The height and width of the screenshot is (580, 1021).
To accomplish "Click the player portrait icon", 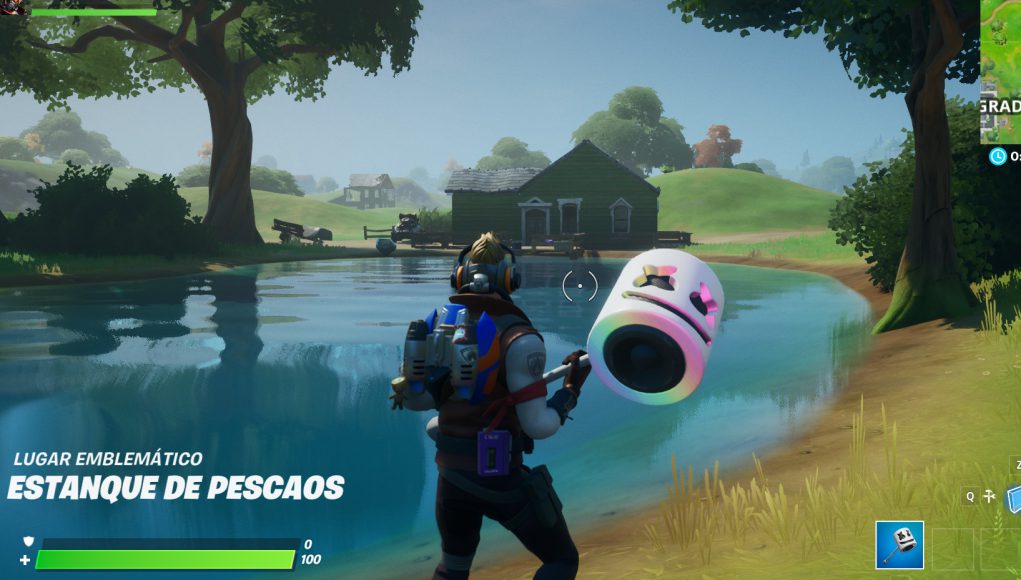I will coord(10,8).
